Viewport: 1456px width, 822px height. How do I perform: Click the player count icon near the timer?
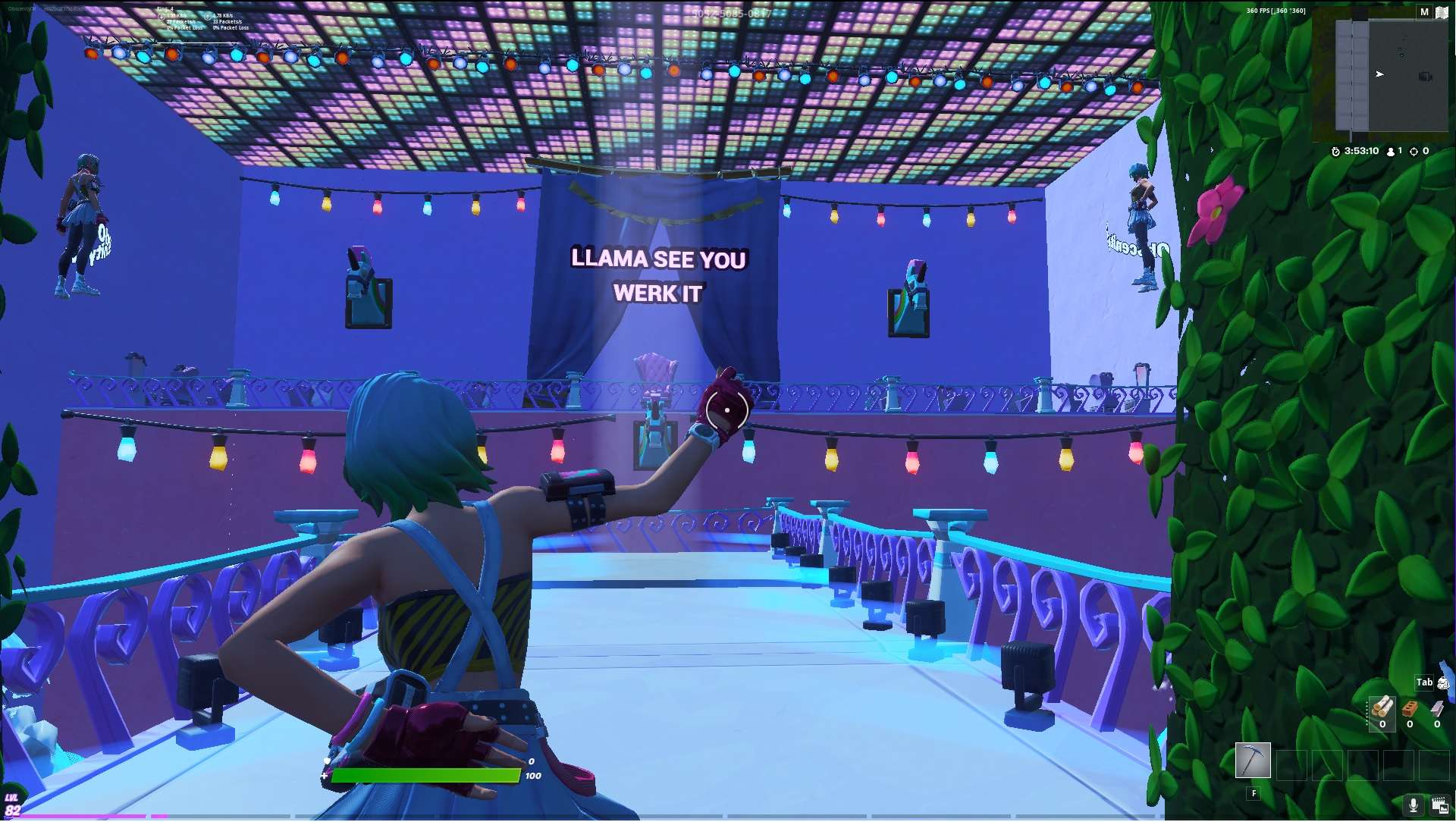tap(1390, 151)
